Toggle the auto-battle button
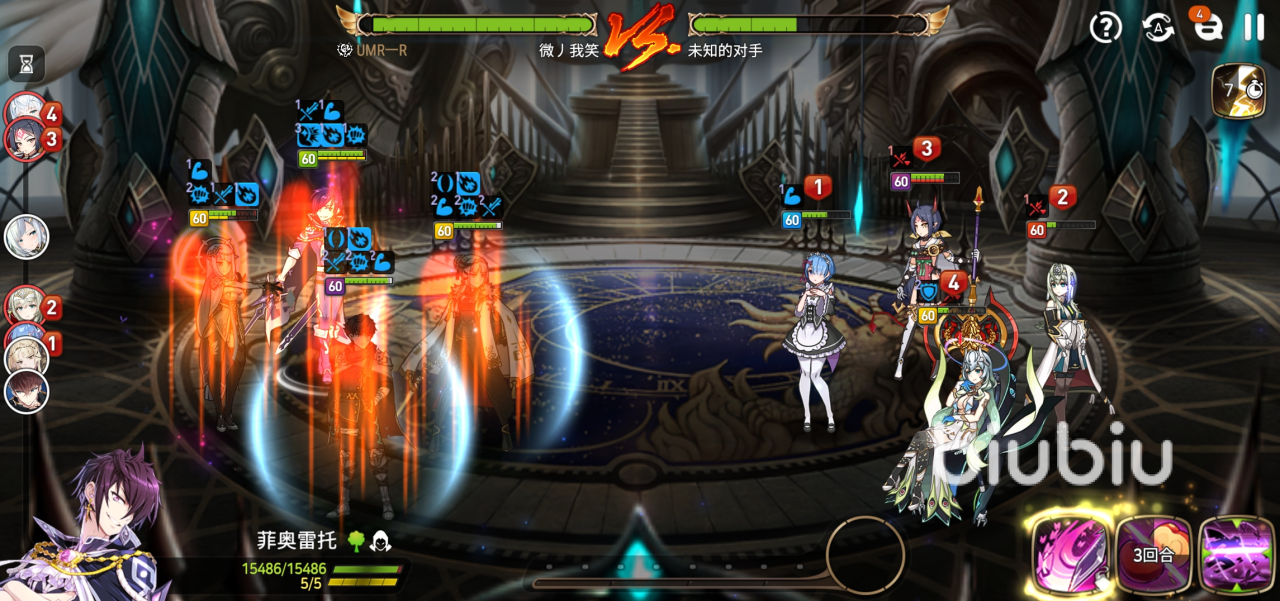 [1158, 28]
